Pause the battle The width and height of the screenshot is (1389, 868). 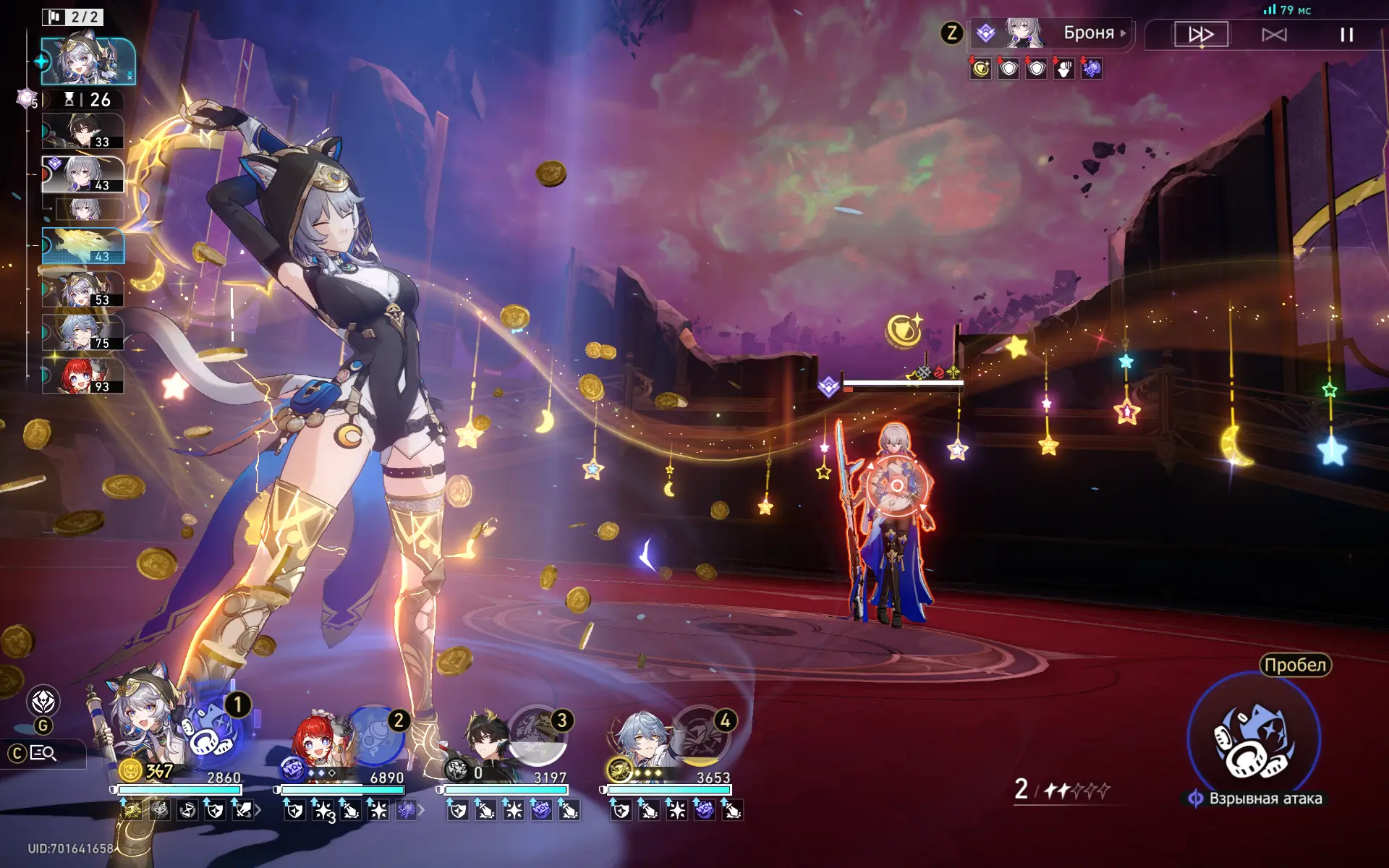[1346, 35]
